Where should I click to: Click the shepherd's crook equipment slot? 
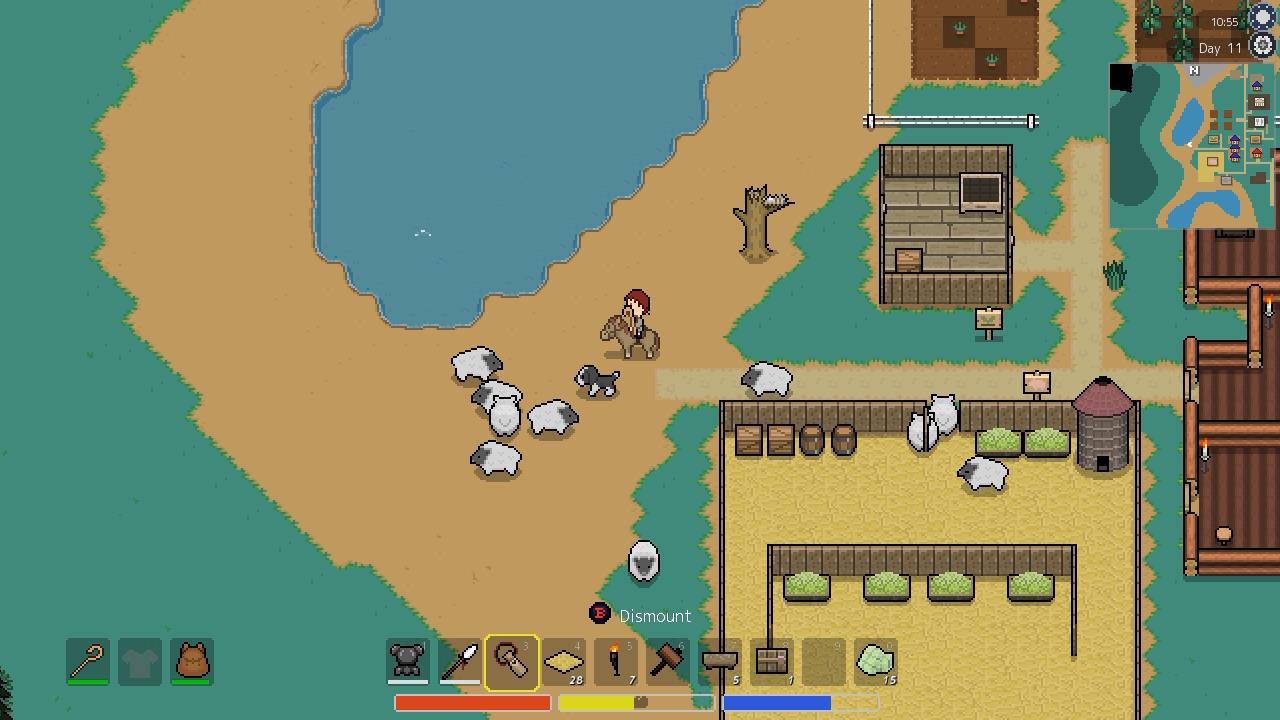tap(88, 661)
